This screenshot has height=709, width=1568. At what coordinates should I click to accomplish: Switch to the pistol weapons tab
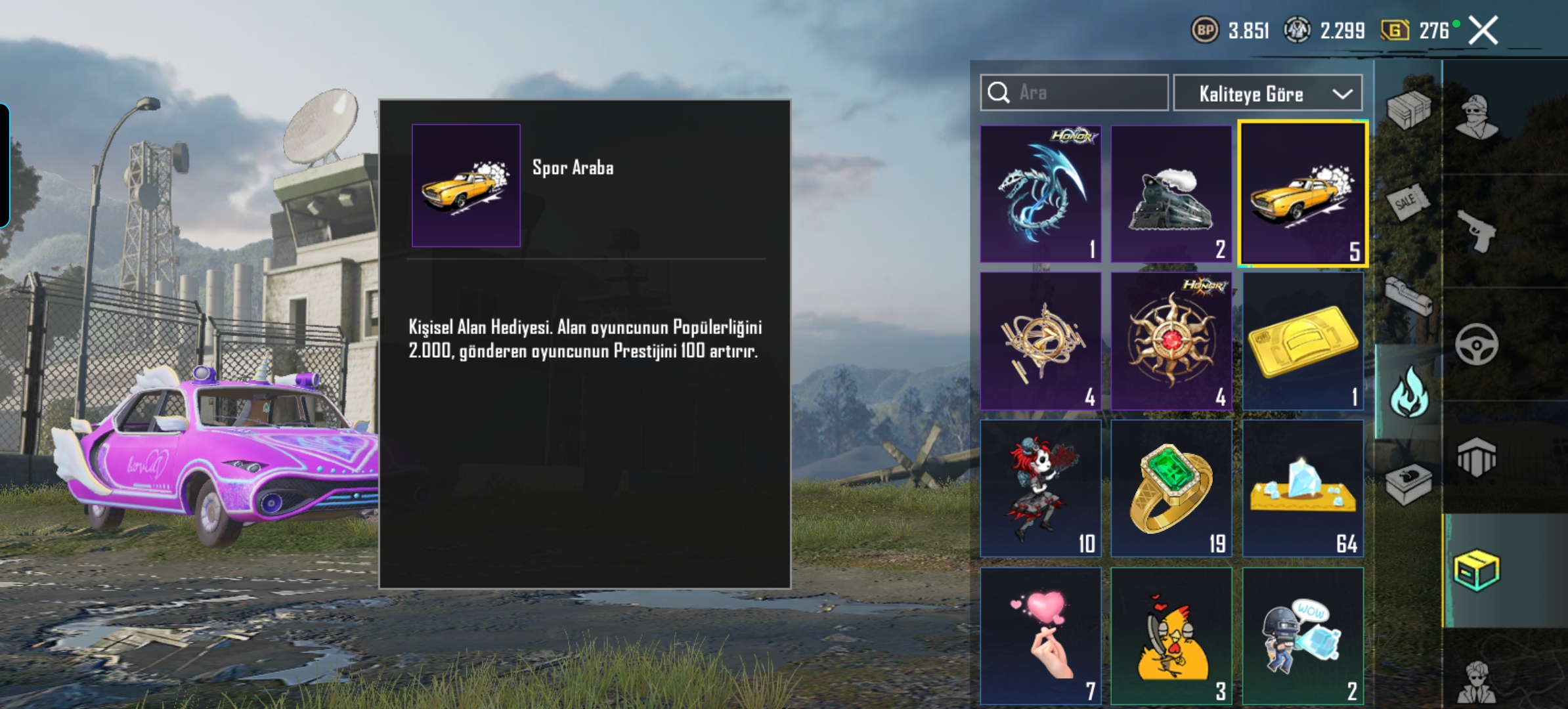pos(1477,230)
